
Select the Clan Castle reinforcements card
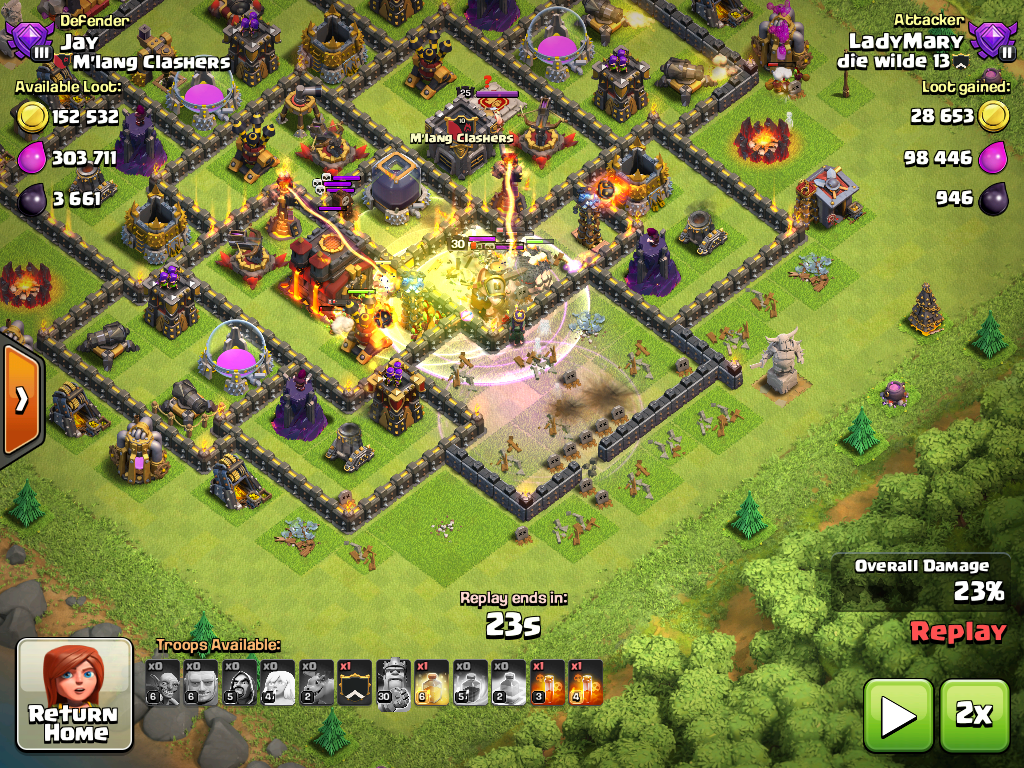355,683
